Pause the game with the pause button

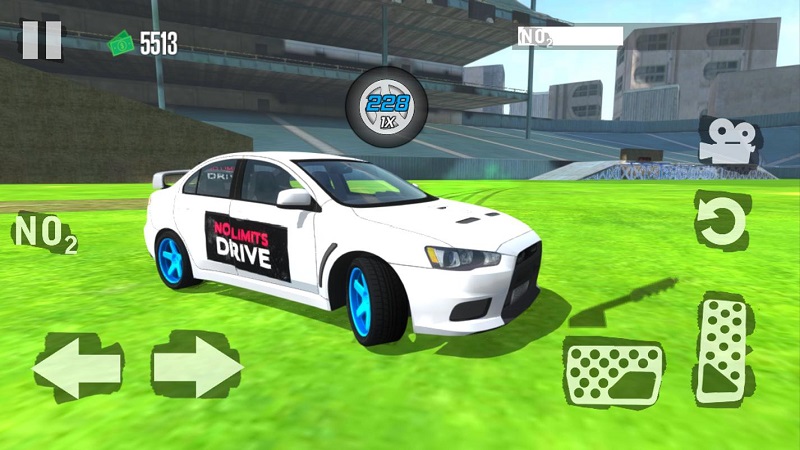click(41, 40)
